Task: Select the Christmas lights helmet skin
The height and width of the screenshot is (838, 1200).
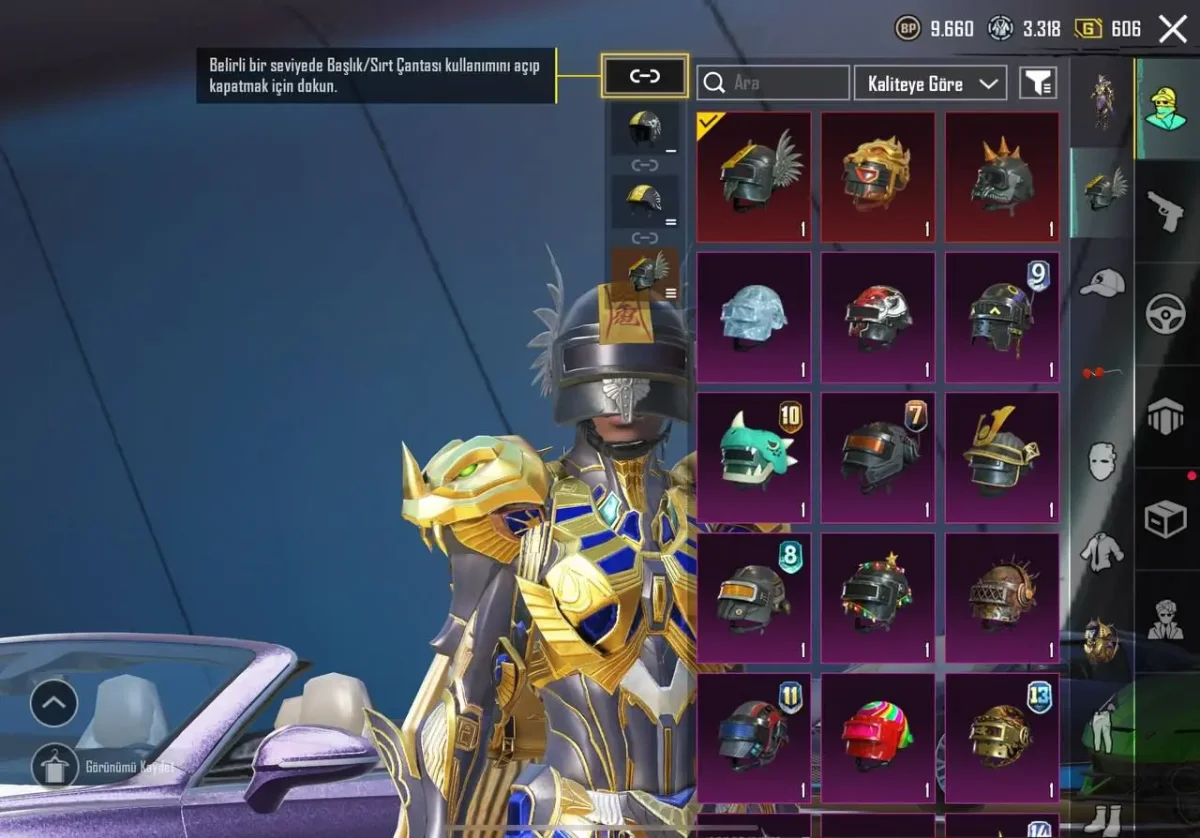Action: click(878, 598)
